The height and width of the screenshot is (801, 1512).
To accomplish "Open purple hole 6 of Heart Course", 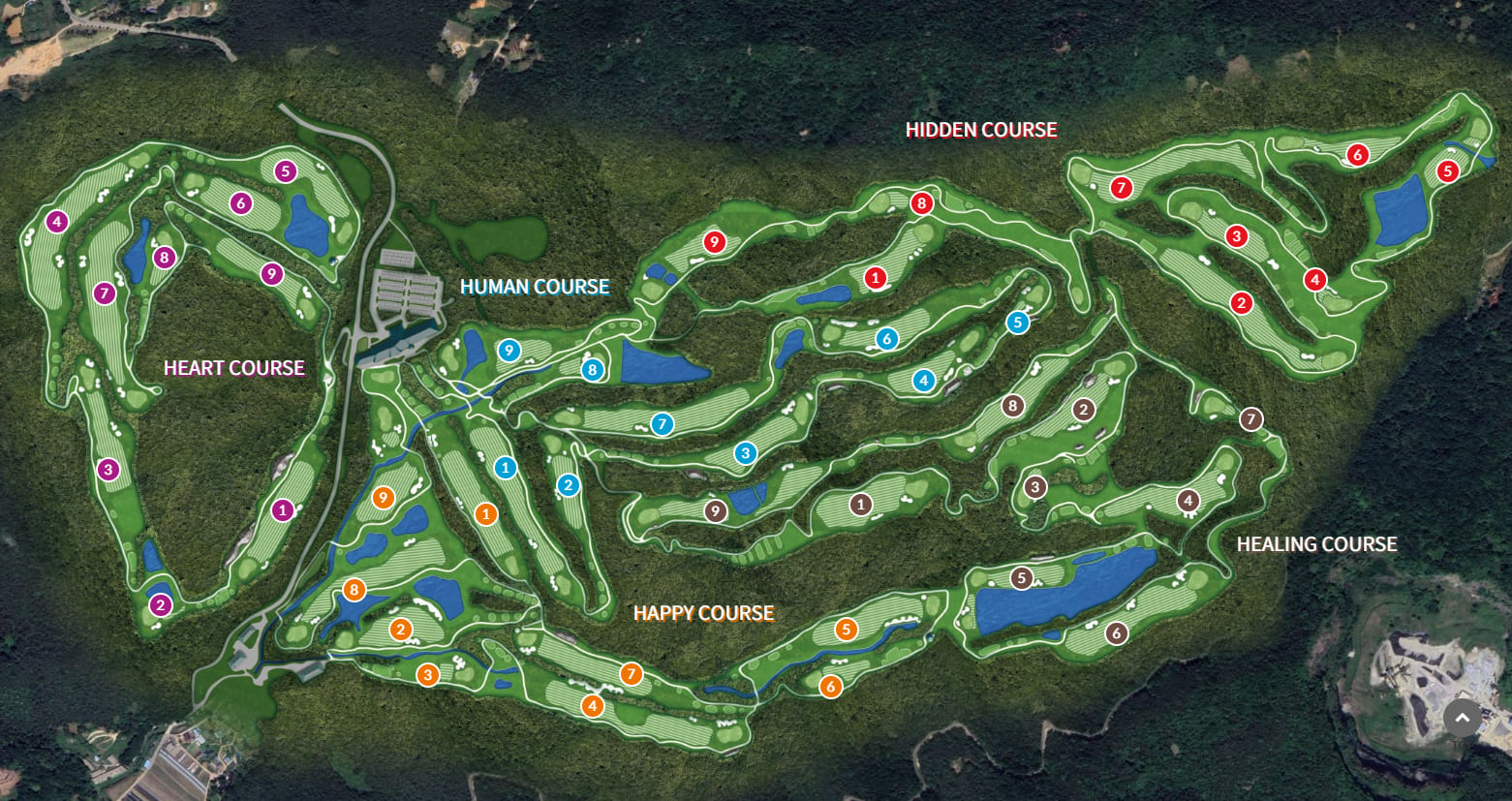I will click(x=241, y=203).
